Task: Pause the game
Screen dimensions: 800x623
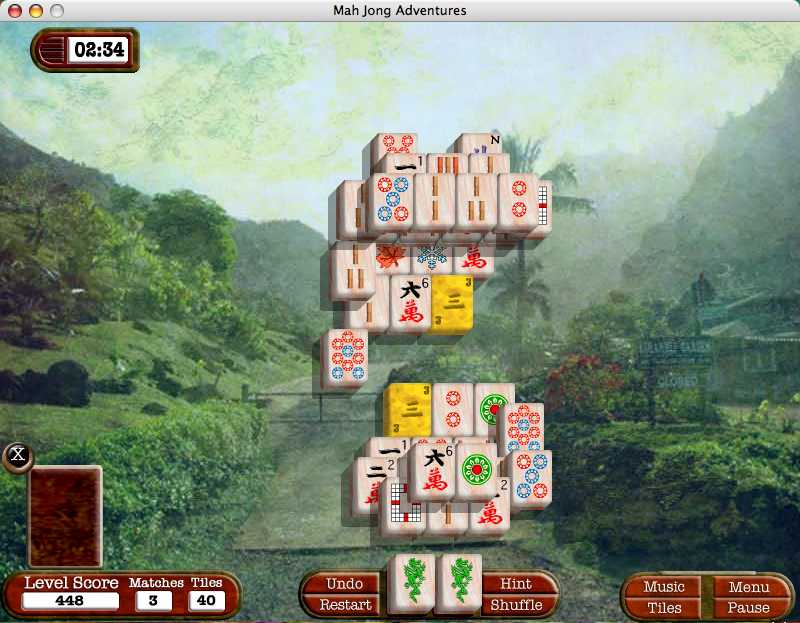Action: coord(749,607)
